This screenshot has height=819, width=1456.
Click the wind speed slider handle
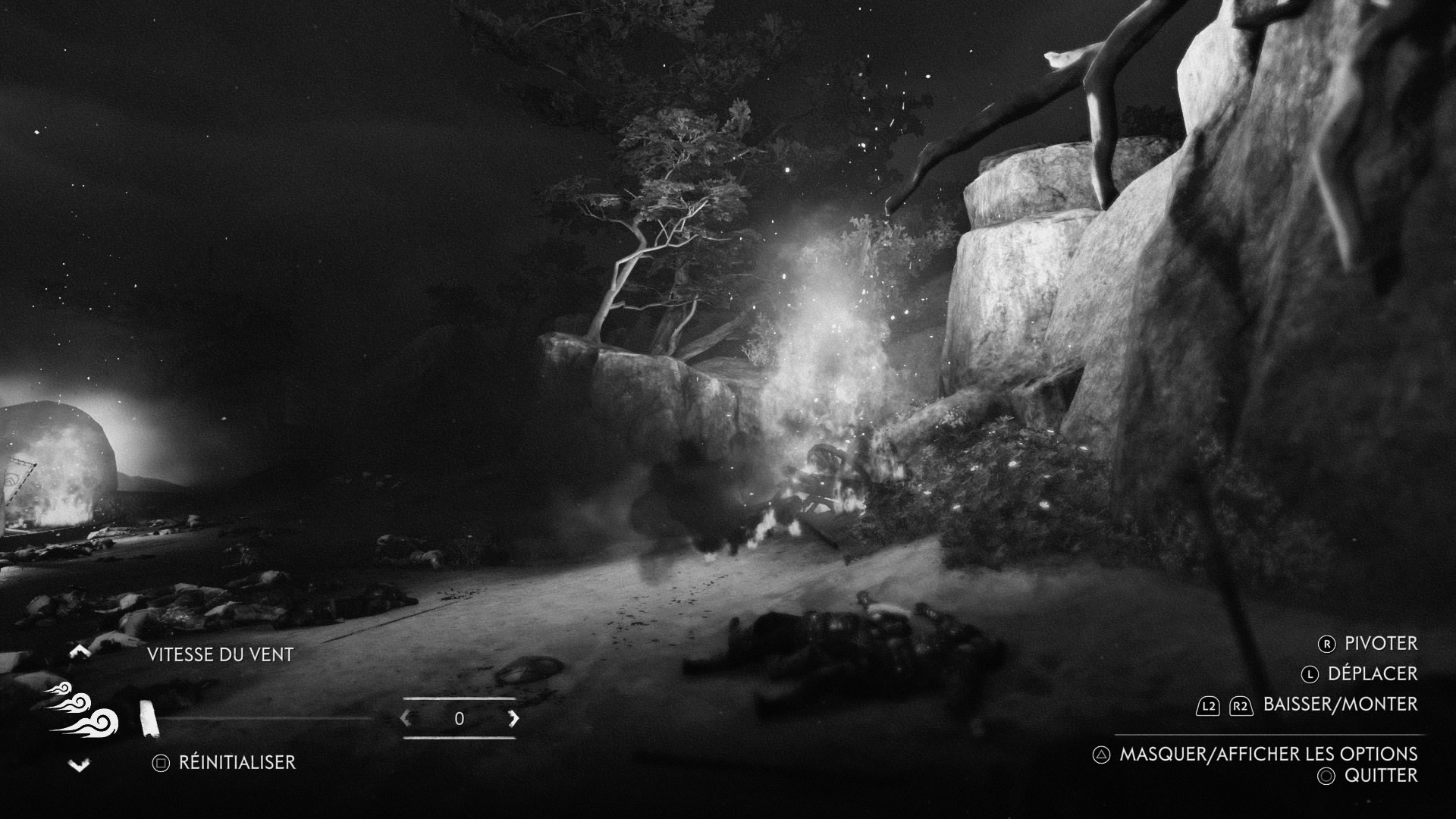tap(149, 718)
